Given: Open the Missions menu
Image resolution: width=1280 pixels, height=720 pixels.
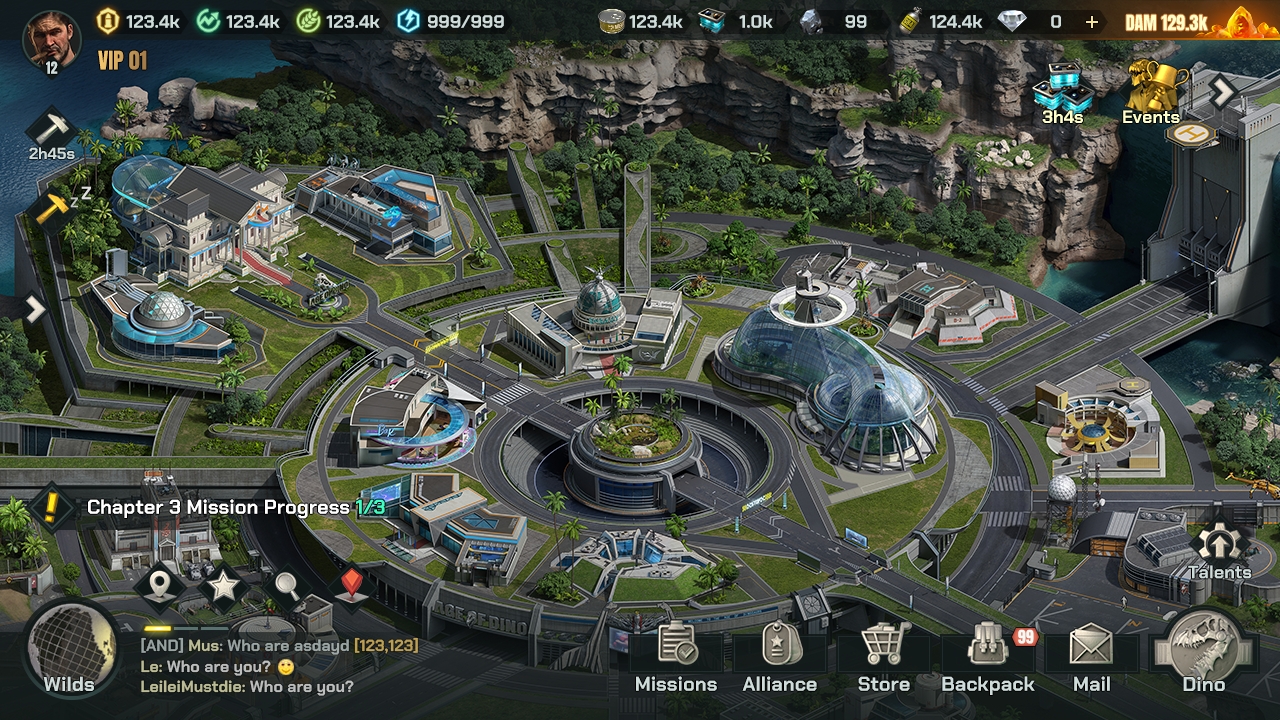Looking at the screenshot, I should (676, 657).
